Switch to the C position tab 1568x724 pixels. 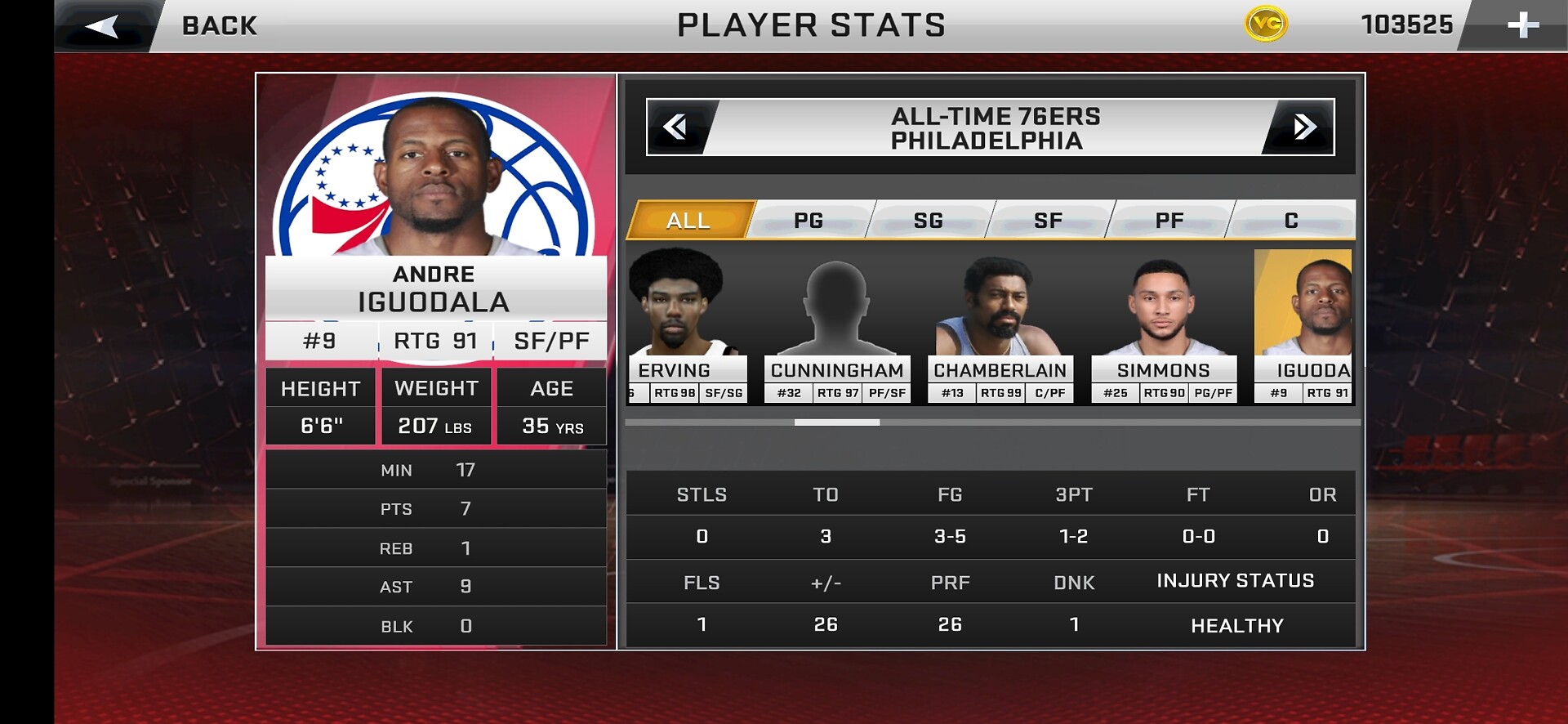(1290, 221)
